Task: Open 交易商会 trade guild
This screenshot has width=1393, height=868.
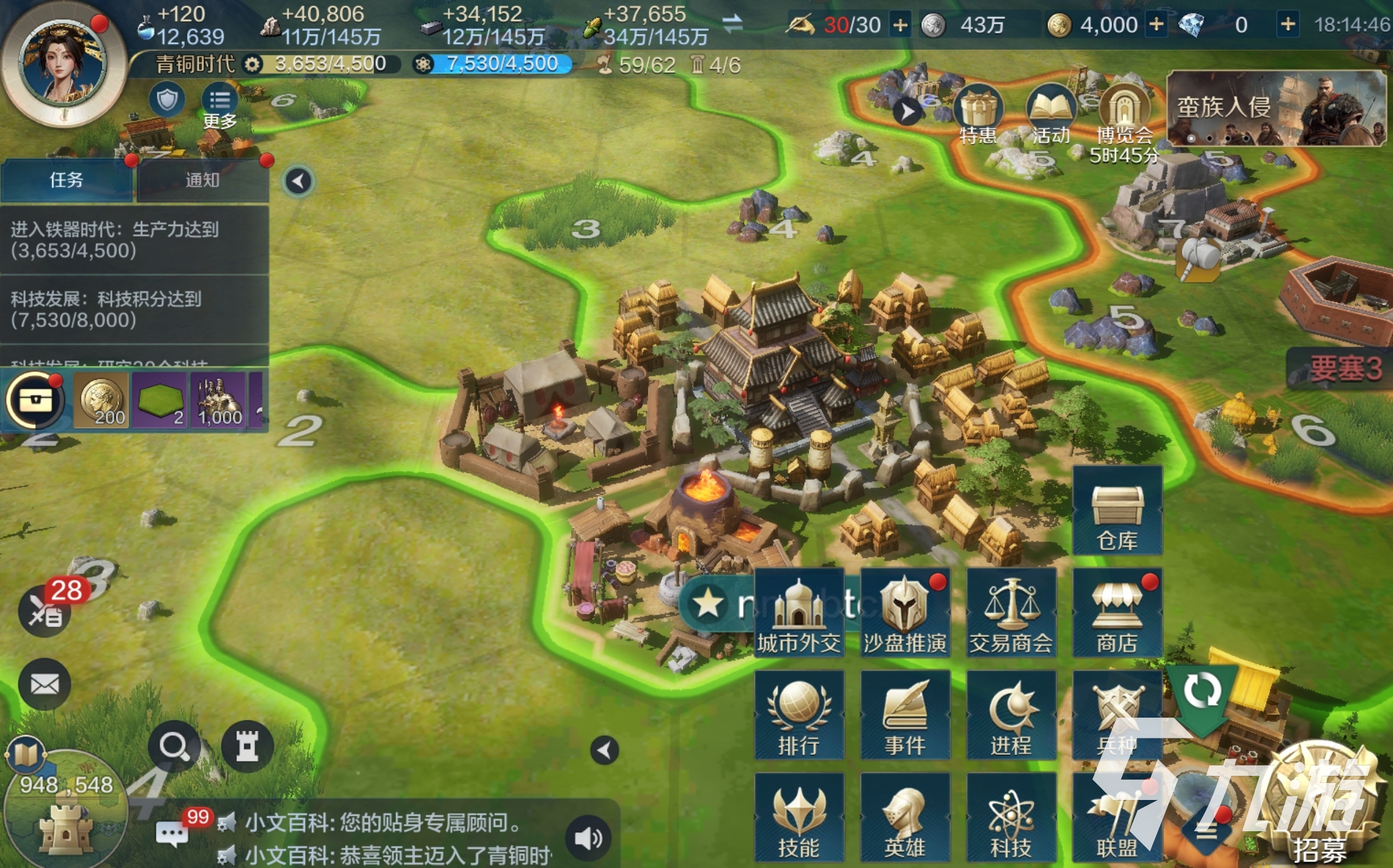Action: point(1011,613)
